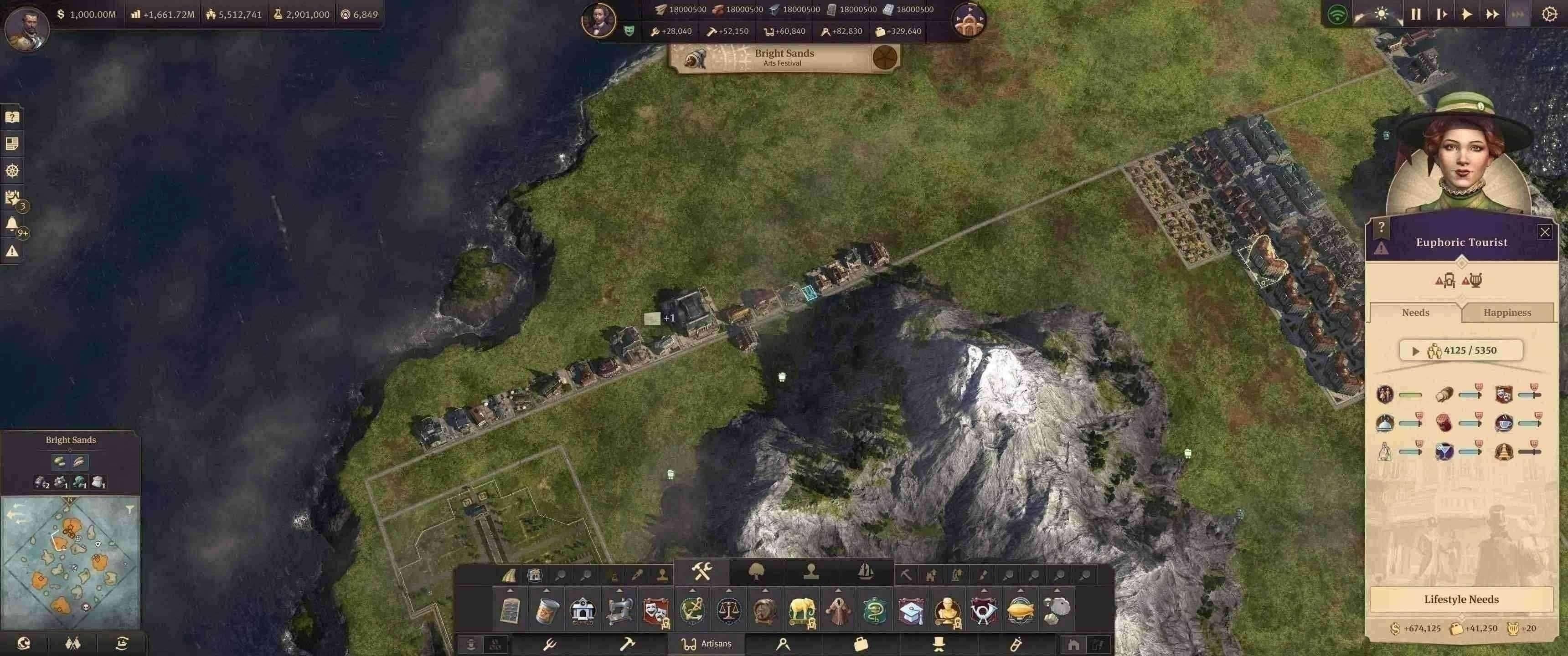Image resolution: width=1568 pixels, height=656 pixels.
Task: Set game speed to fast forward
Action: coord(1492,14)
